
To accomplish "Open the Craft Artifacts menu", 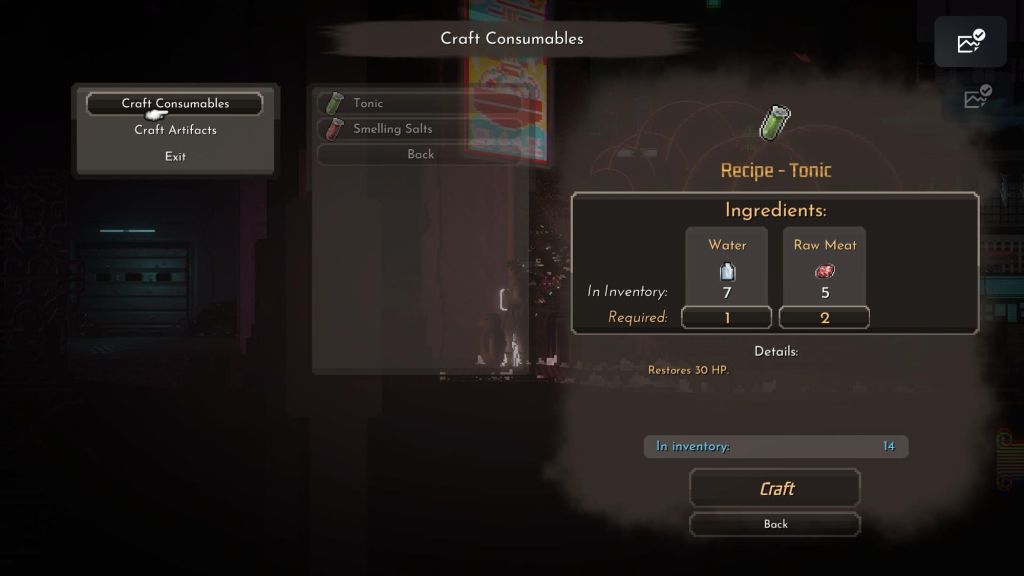I will pyautogui.click(x=175, y=130).
